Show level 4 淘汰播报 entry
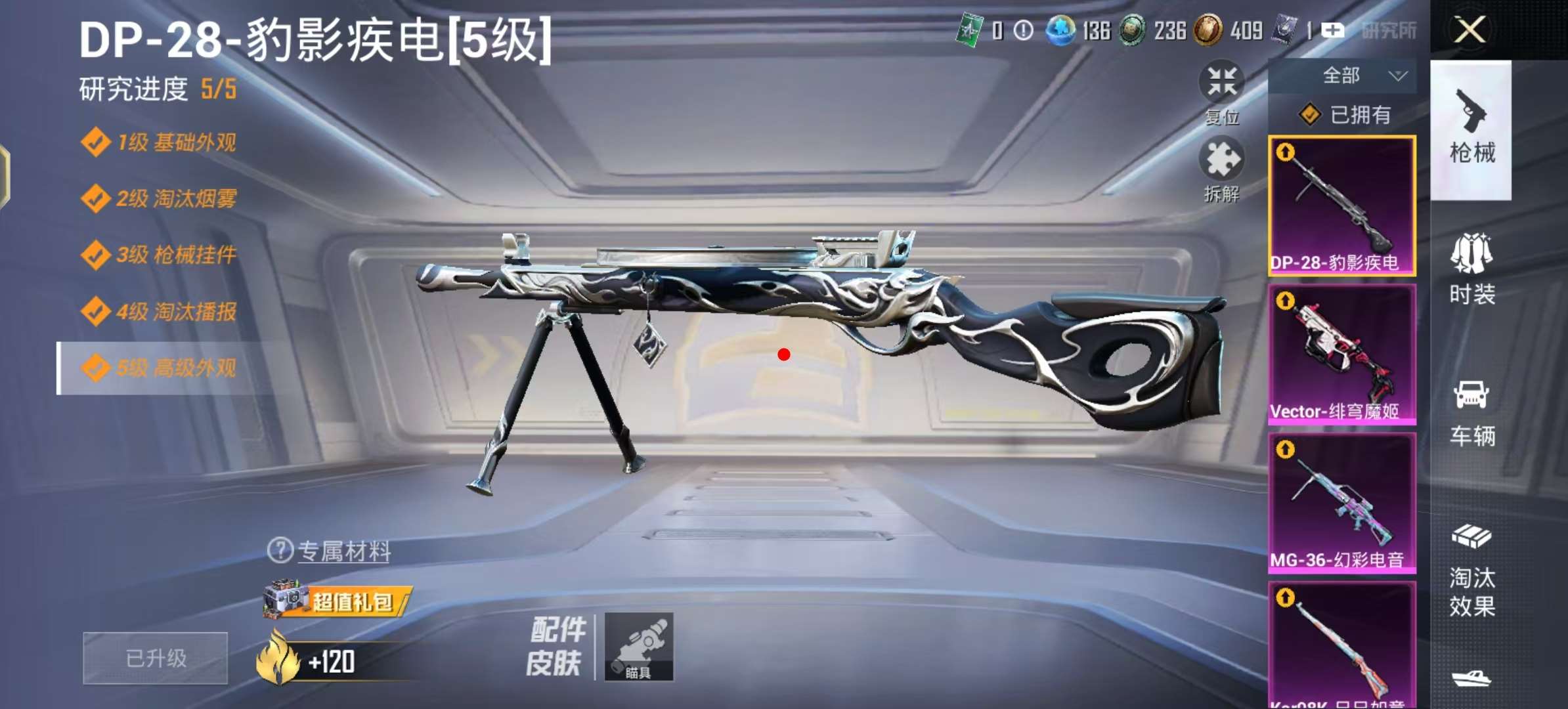Viewport: 1568px width, 709px height. coord(160,312)
